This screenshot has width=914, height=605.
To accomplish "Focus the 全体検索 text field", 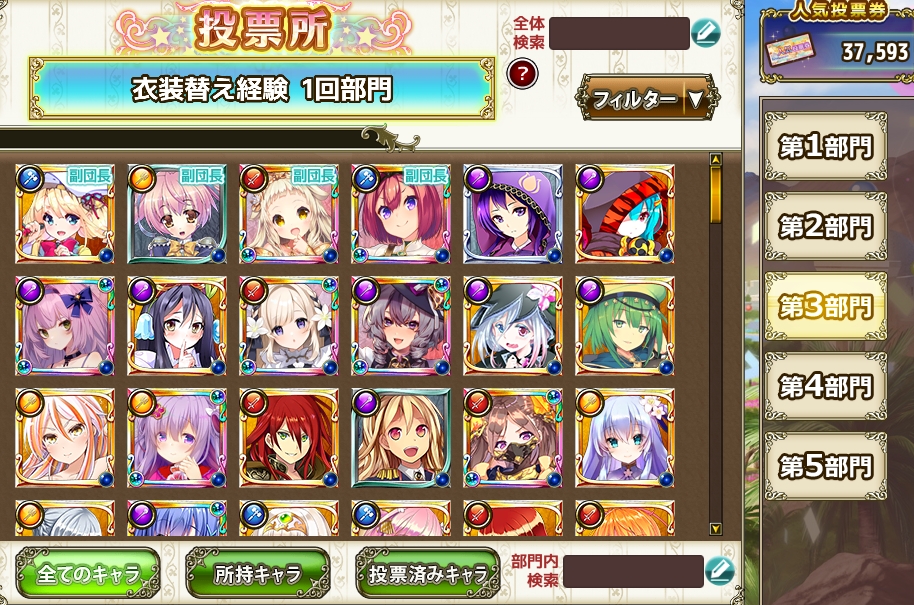I will pos(619,33).
